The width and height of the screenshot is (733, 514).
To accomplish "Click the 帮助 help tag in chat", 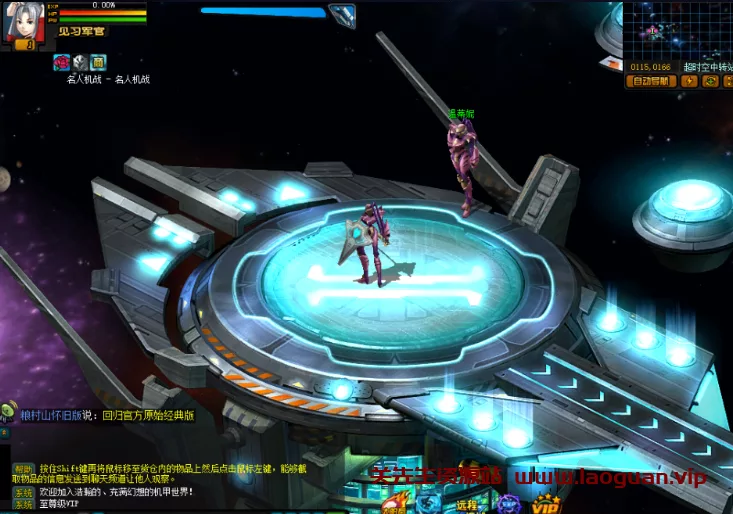I will [23, 468].
